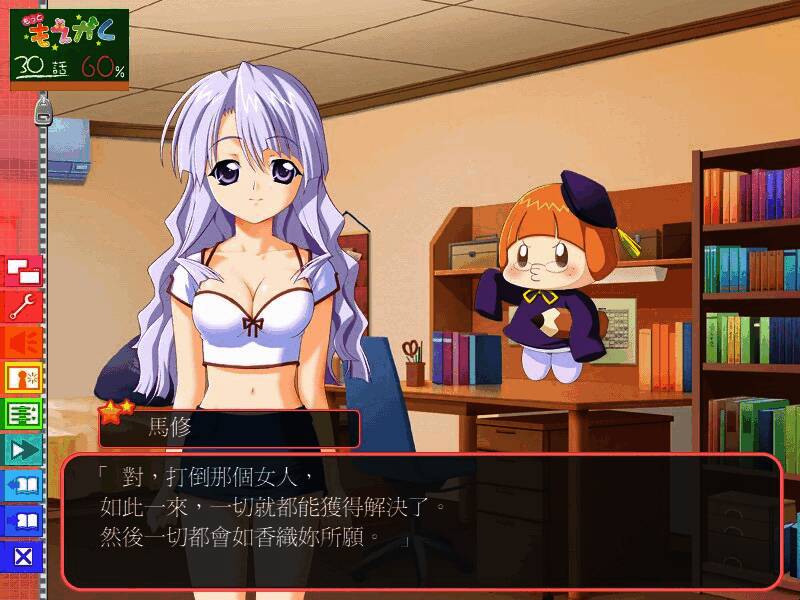The width and height of the screenshot is (800, 600).
Task: Toggle sound with the speaker icon
Action: pyautogui.click(x=24, y=342)
